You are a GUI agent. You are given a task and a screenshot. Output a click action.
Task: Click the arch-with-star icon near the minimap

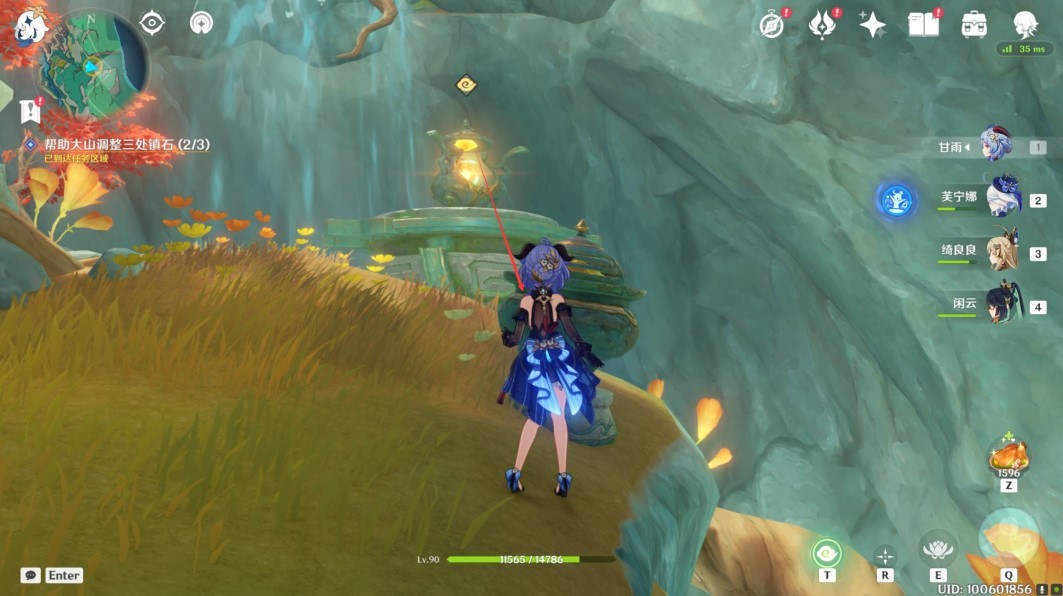(x=201, y=22)
